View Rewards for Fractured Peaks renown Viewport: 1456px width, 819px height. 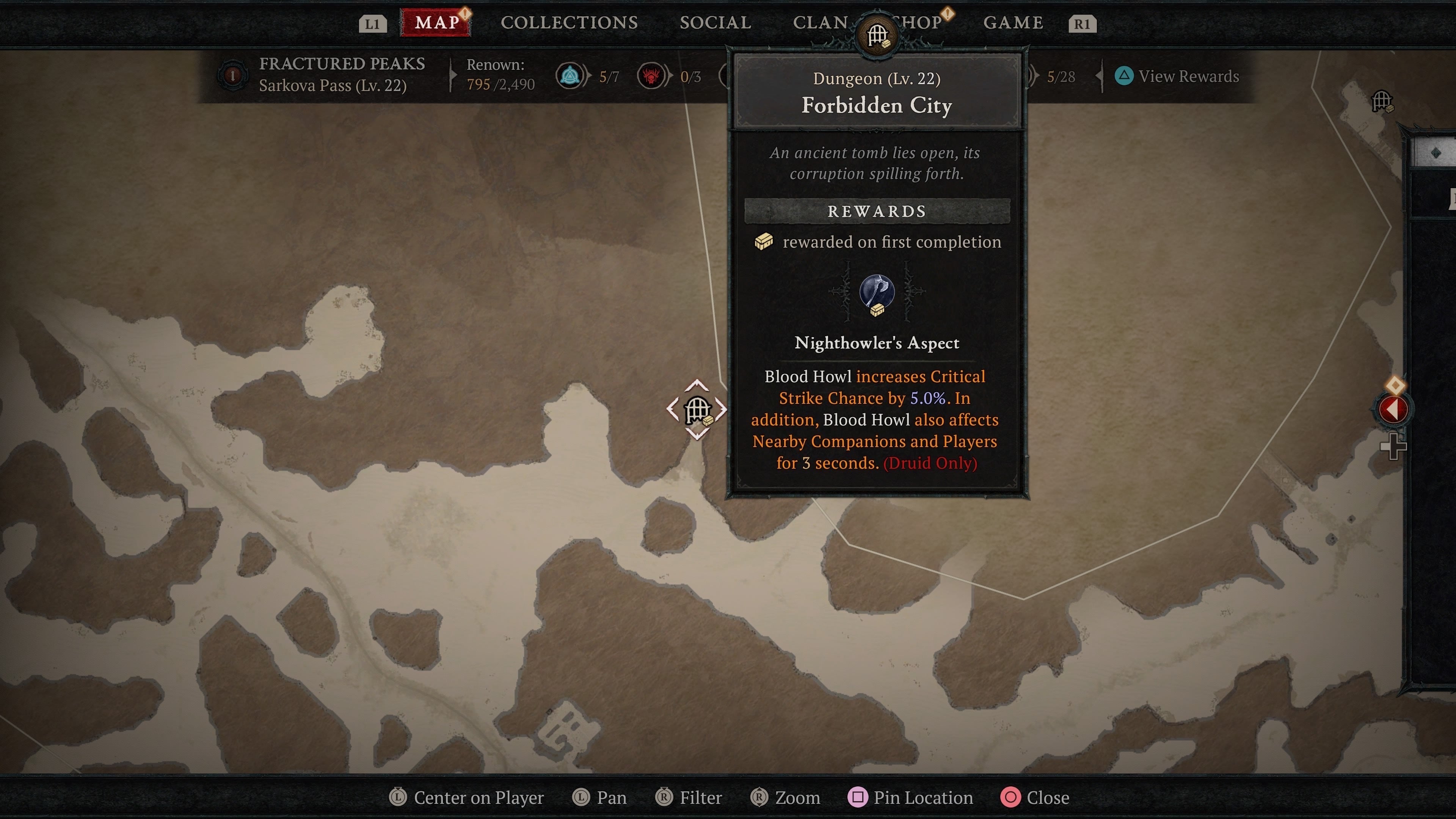pos(1177,76)
